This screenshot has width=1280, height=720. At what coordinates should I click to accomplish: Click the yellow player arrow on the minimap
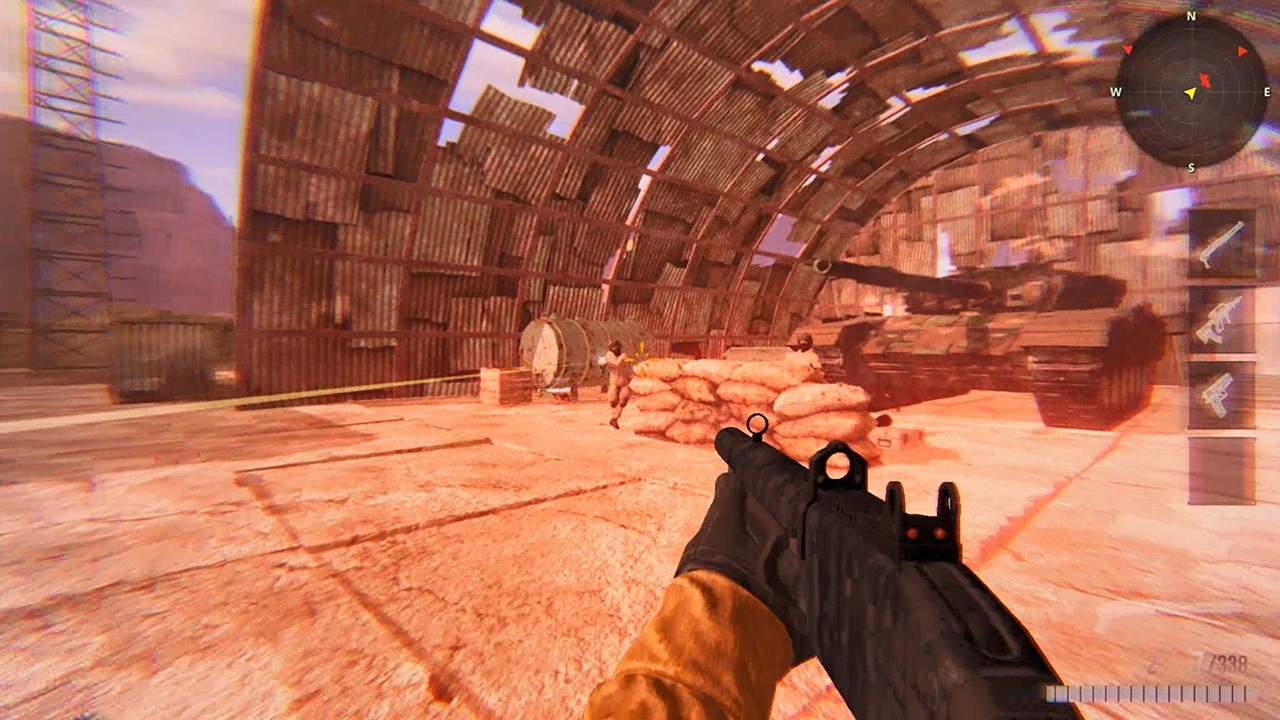1190,94
